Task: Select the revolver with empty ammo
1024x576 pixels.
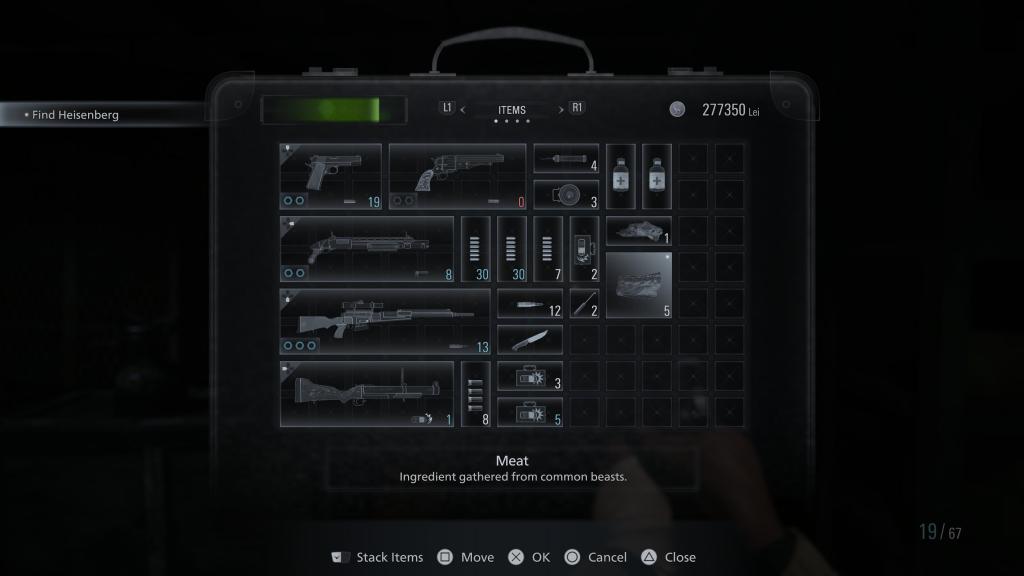Action: [x=457, y=176]
